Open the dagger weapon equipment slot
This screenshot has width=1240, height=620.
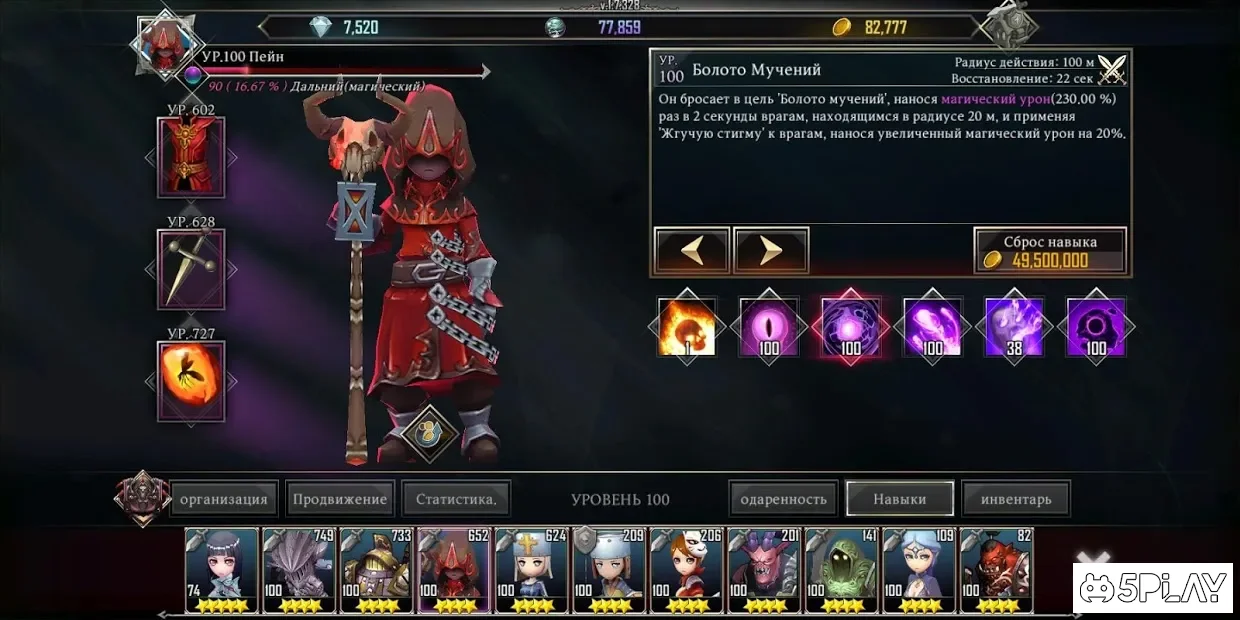click(191, 269)
